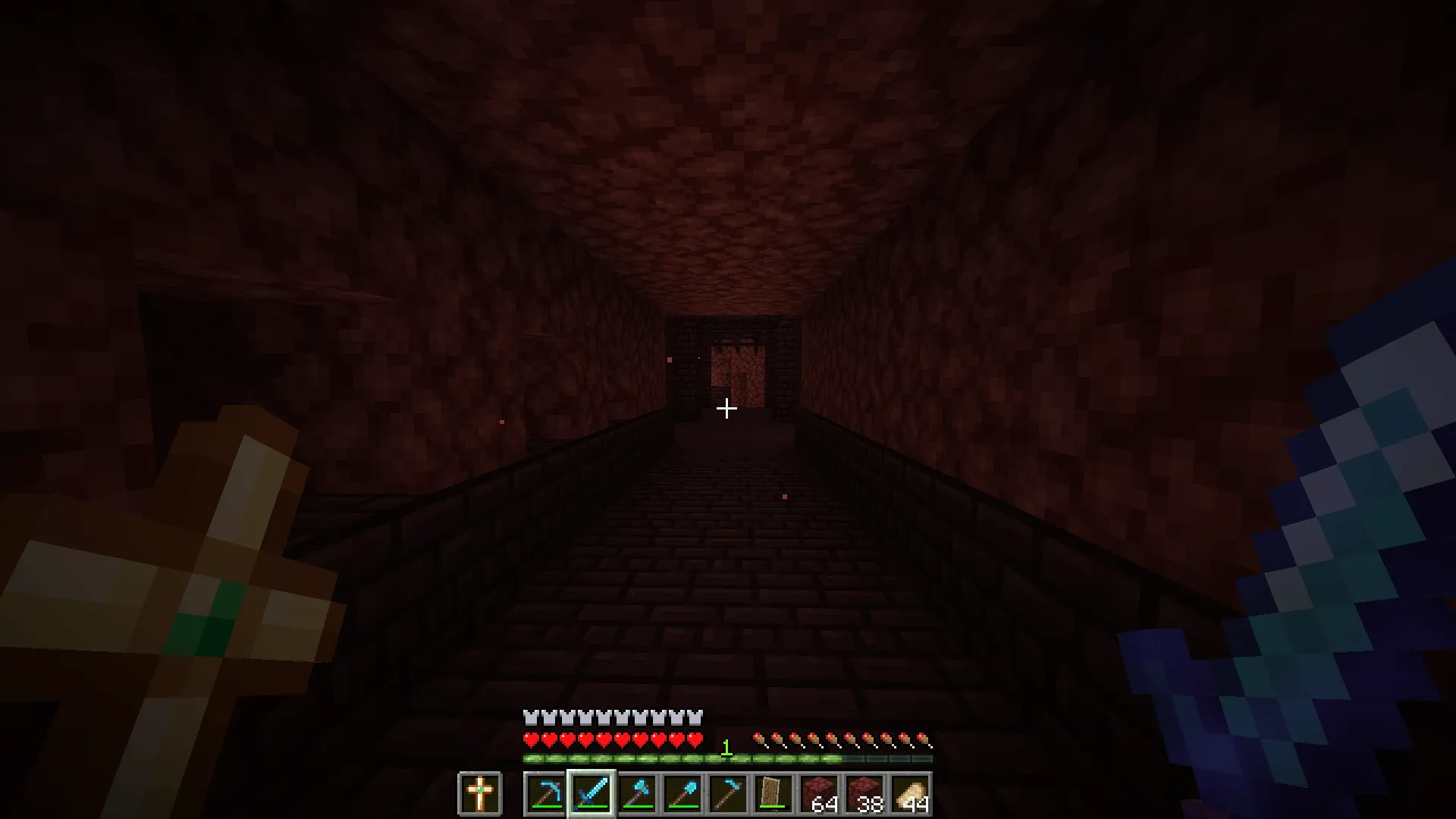Image resolution: width=1456 pixels, height=819 pixels.
Task: Click the crosshair at screen center
Action: click(726, 409)
